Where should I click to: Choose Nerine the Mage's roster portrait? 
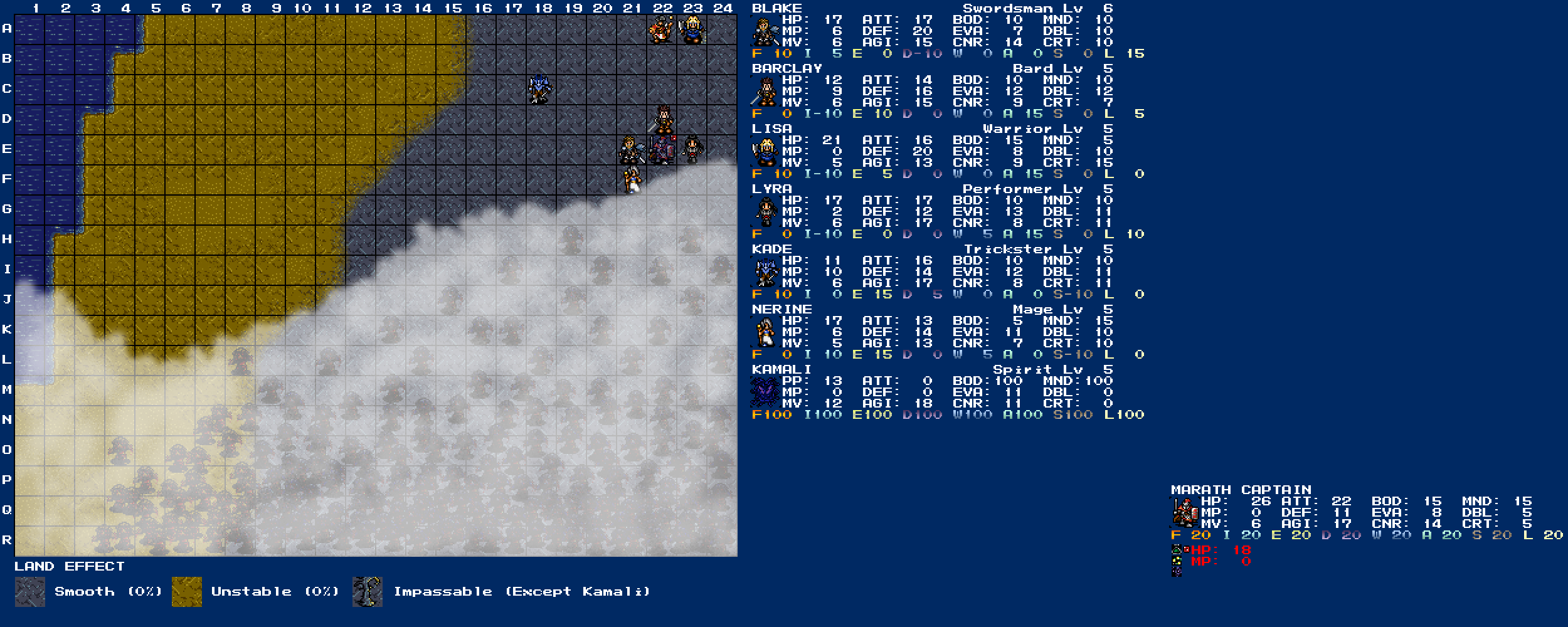pos(765,332)
